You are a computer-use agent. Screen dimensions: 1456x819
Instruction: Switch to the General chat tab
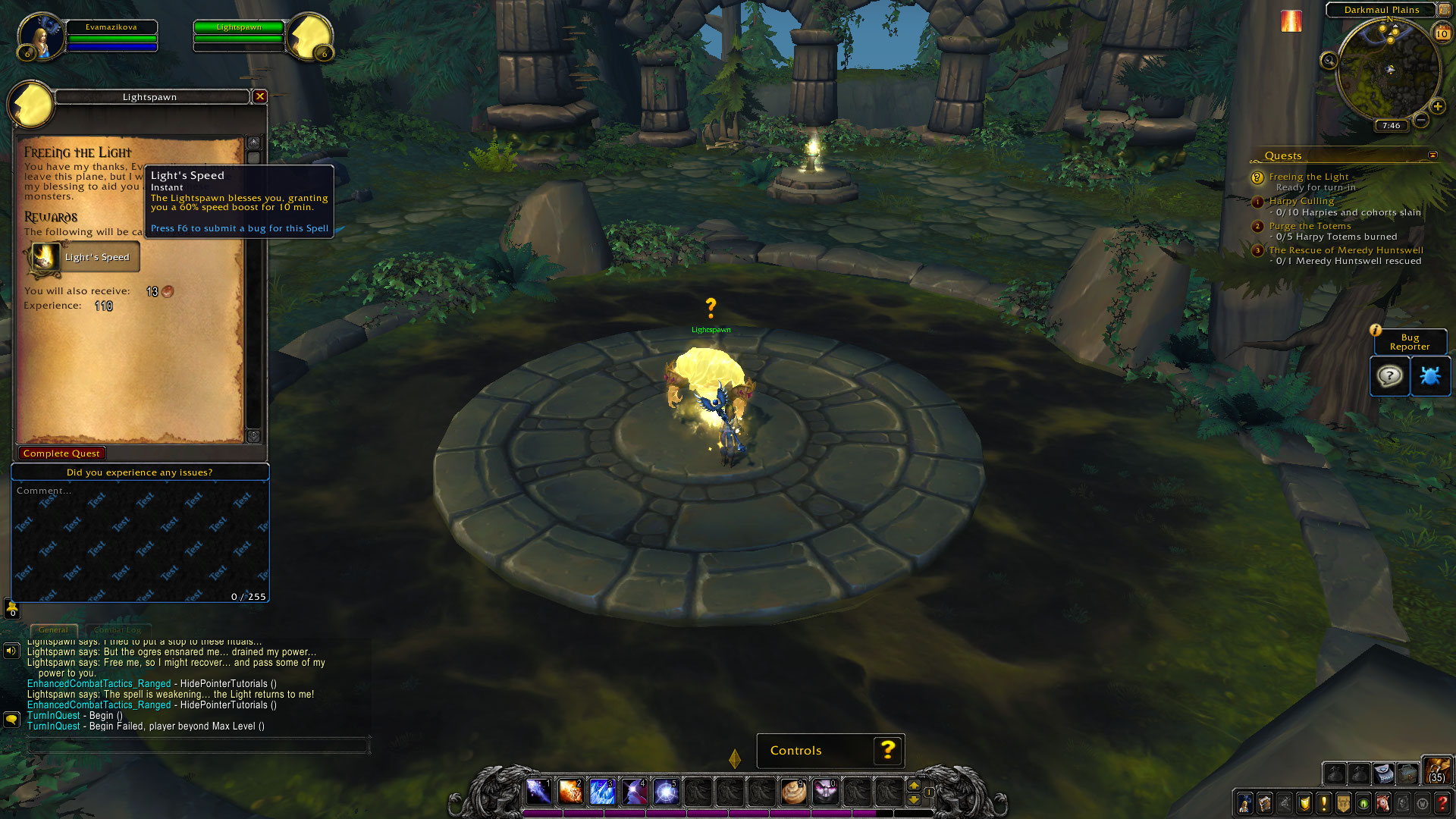pyautogui.click(x=53, y=629)
